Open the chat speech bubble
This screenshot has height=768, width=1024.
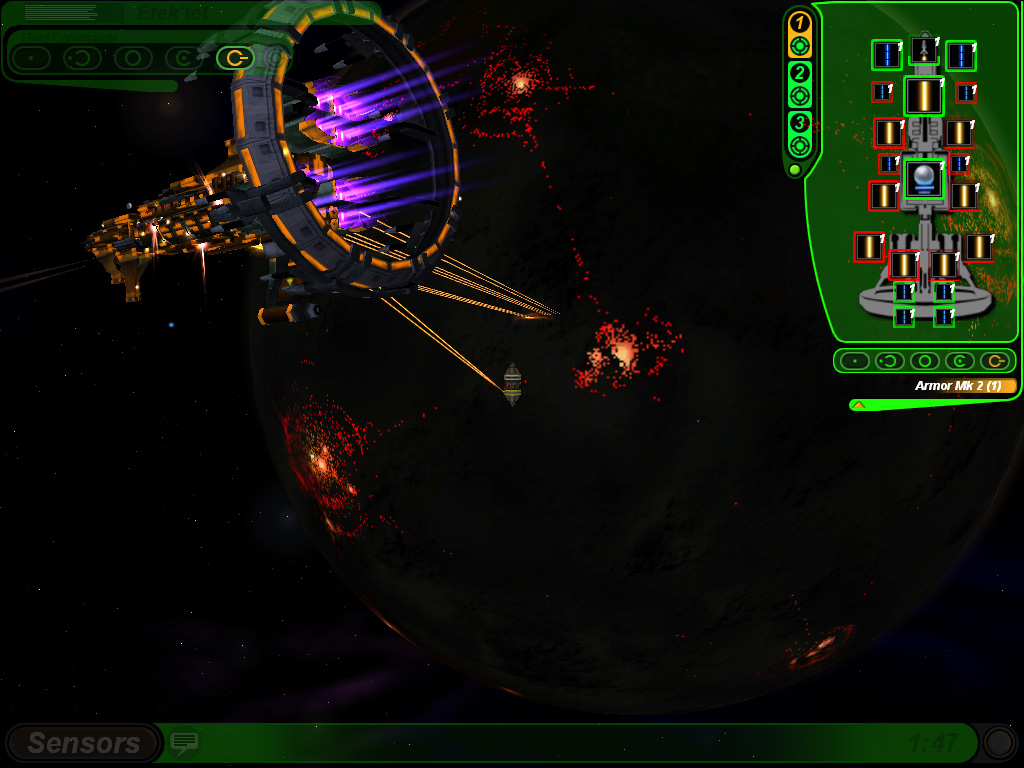[184, 742]
